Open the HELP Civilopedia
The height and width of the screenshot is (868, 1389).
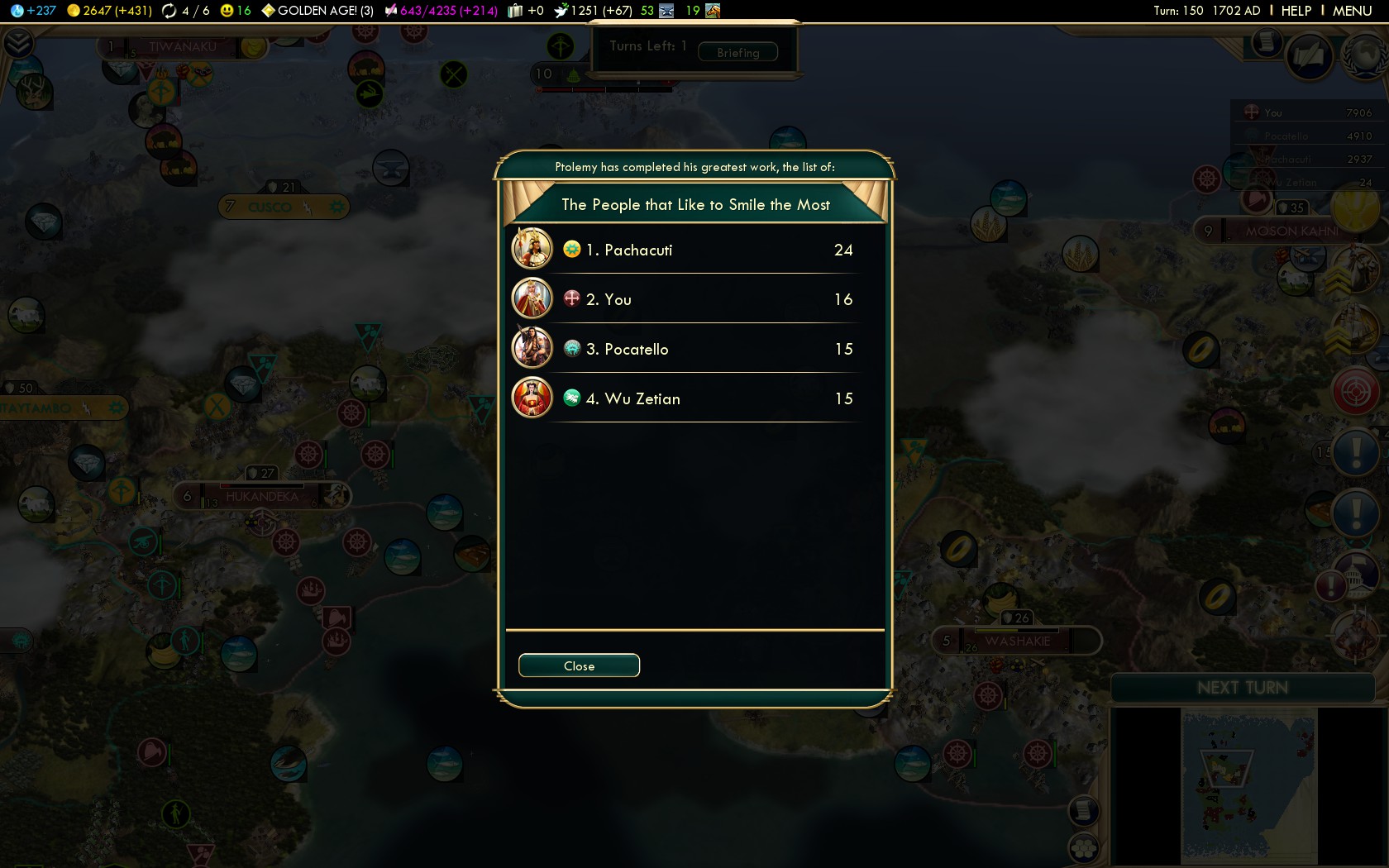[x=1296, y=11]
